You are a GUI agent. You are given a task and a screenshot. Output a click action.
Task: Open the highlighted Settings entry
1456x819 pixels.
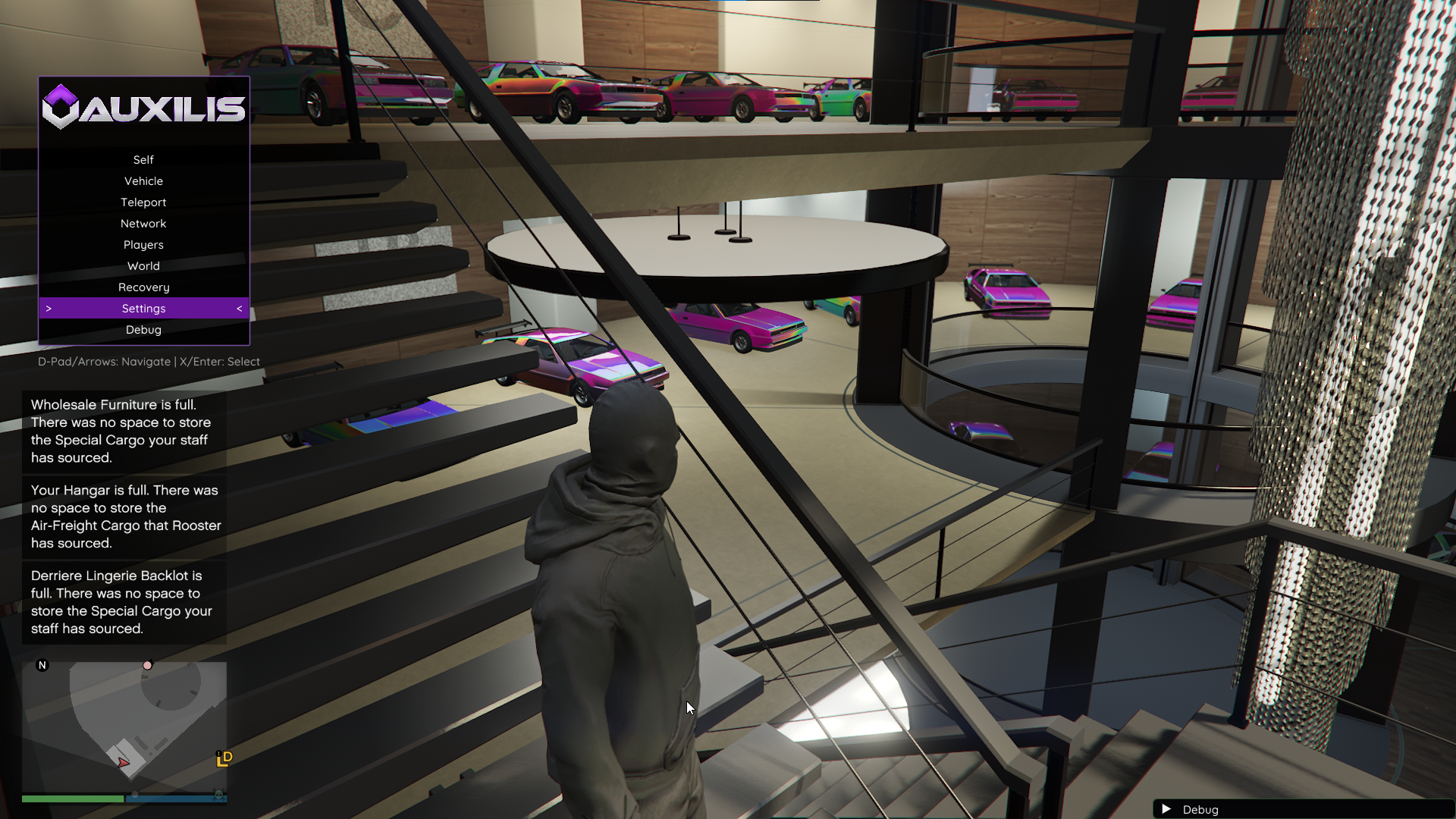pyautogui.click(x=143, y=308)
